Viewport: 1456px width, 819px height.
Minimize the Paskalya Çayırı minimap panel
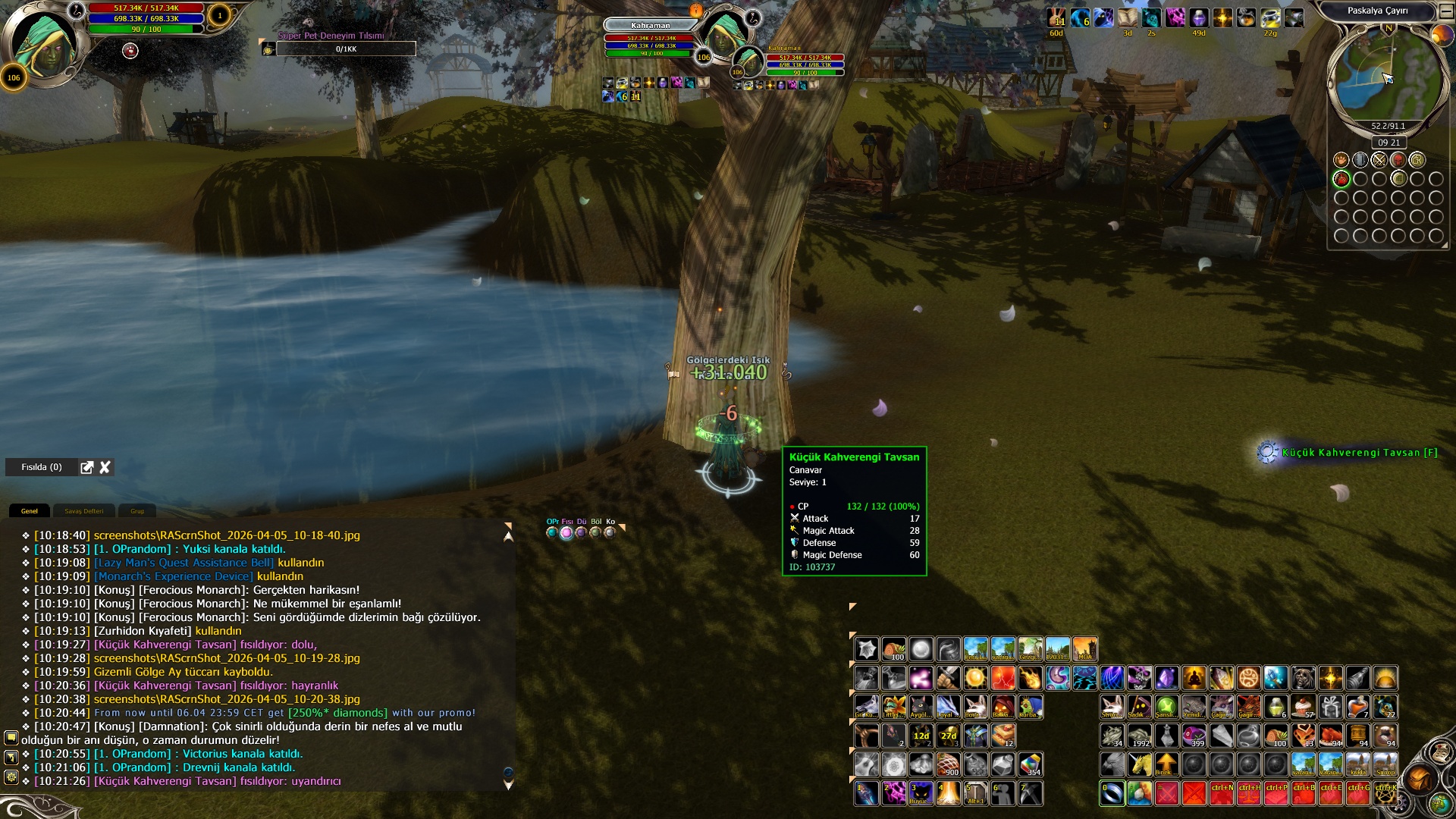tap(1445, 11)
